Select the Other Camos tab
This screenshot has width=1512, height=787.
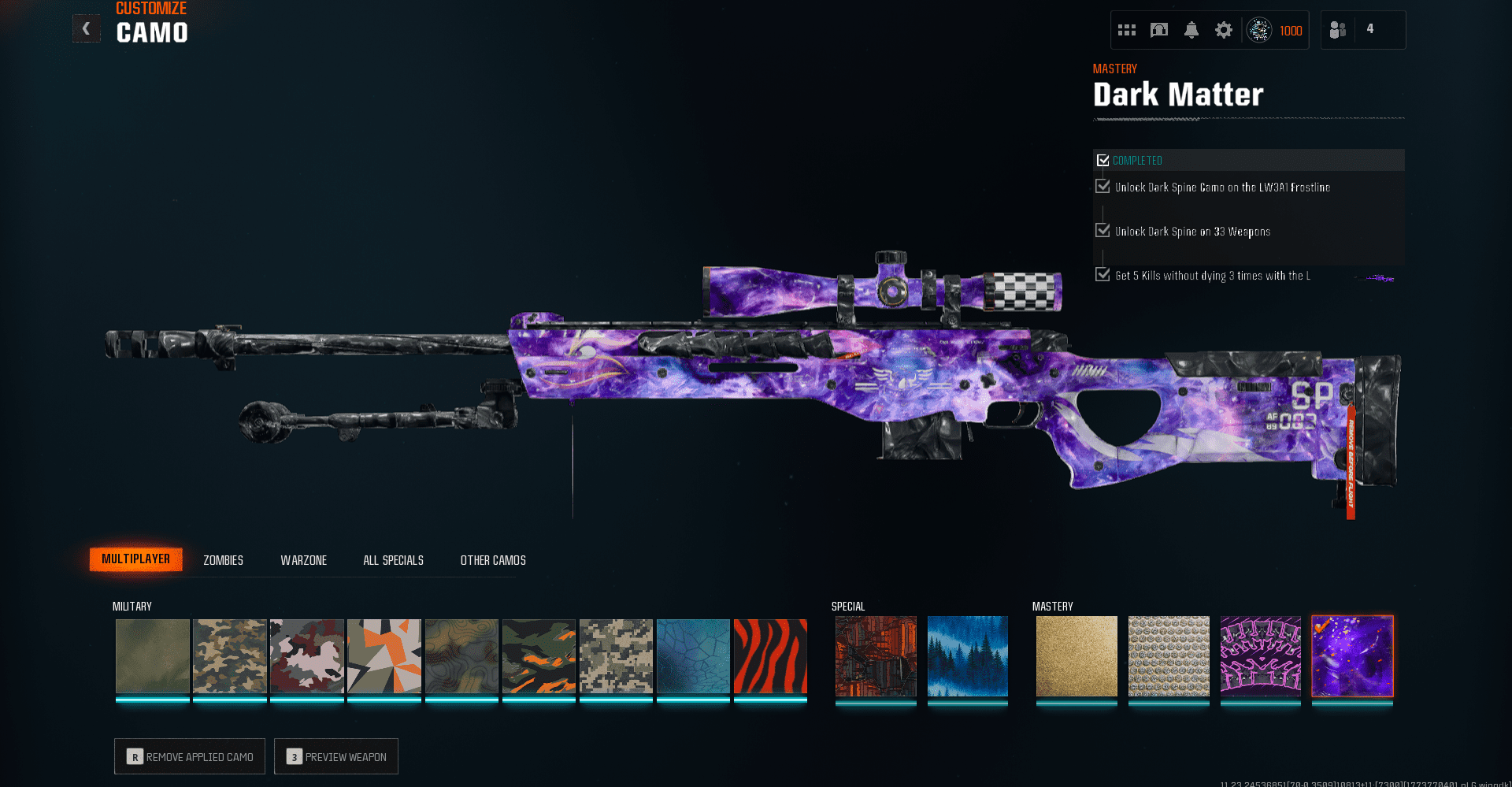[493, 560]
